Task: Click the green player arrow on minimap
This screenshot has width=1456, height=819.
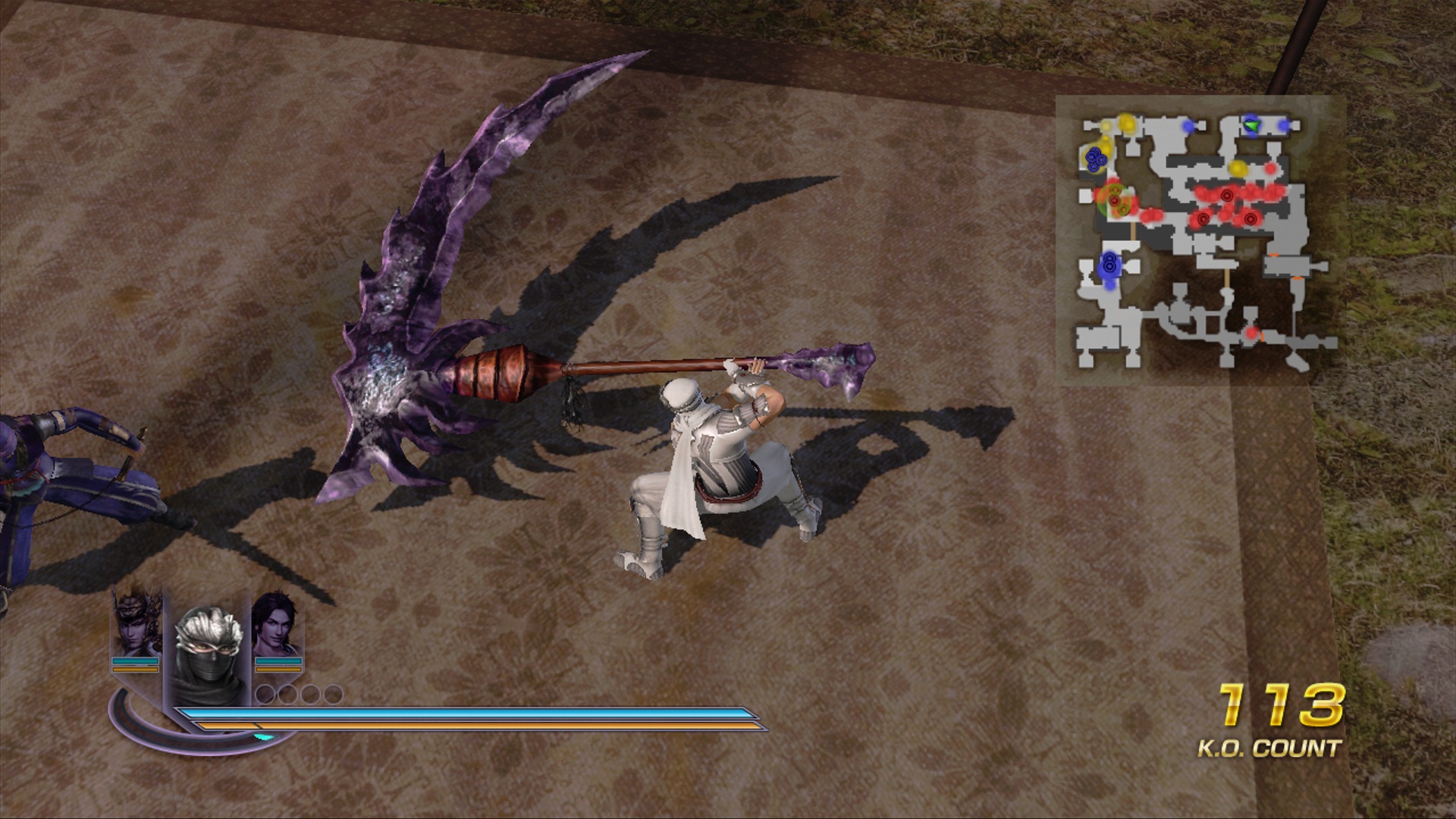Action: point(1252,125)
